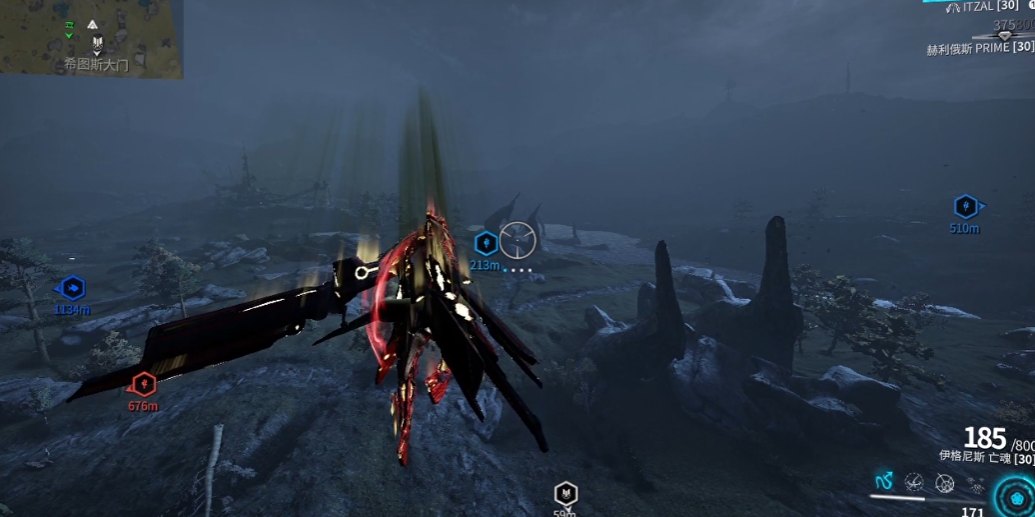Select the red waypoint marked 676m

[144, 383]
